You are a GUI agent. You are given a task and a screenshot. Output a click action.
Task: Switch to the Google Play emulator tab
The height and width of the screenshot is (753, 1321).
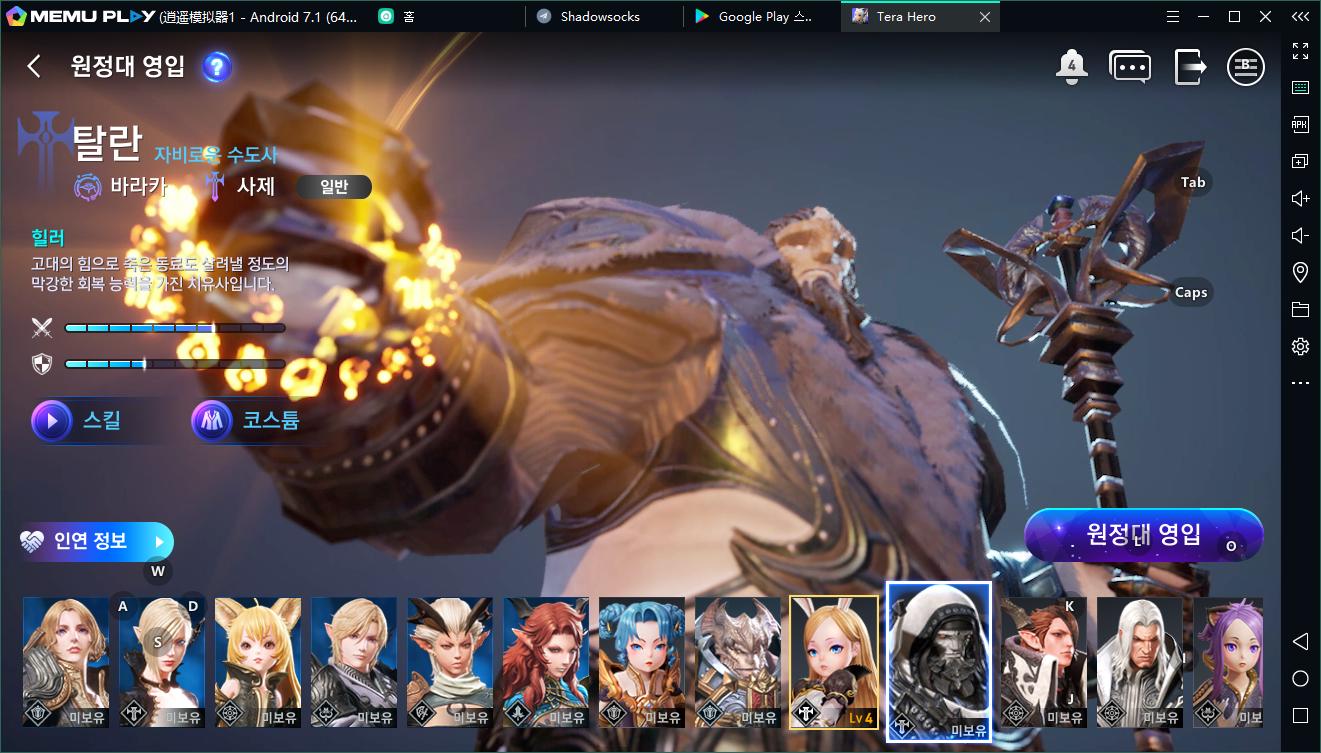click(765, 17)
